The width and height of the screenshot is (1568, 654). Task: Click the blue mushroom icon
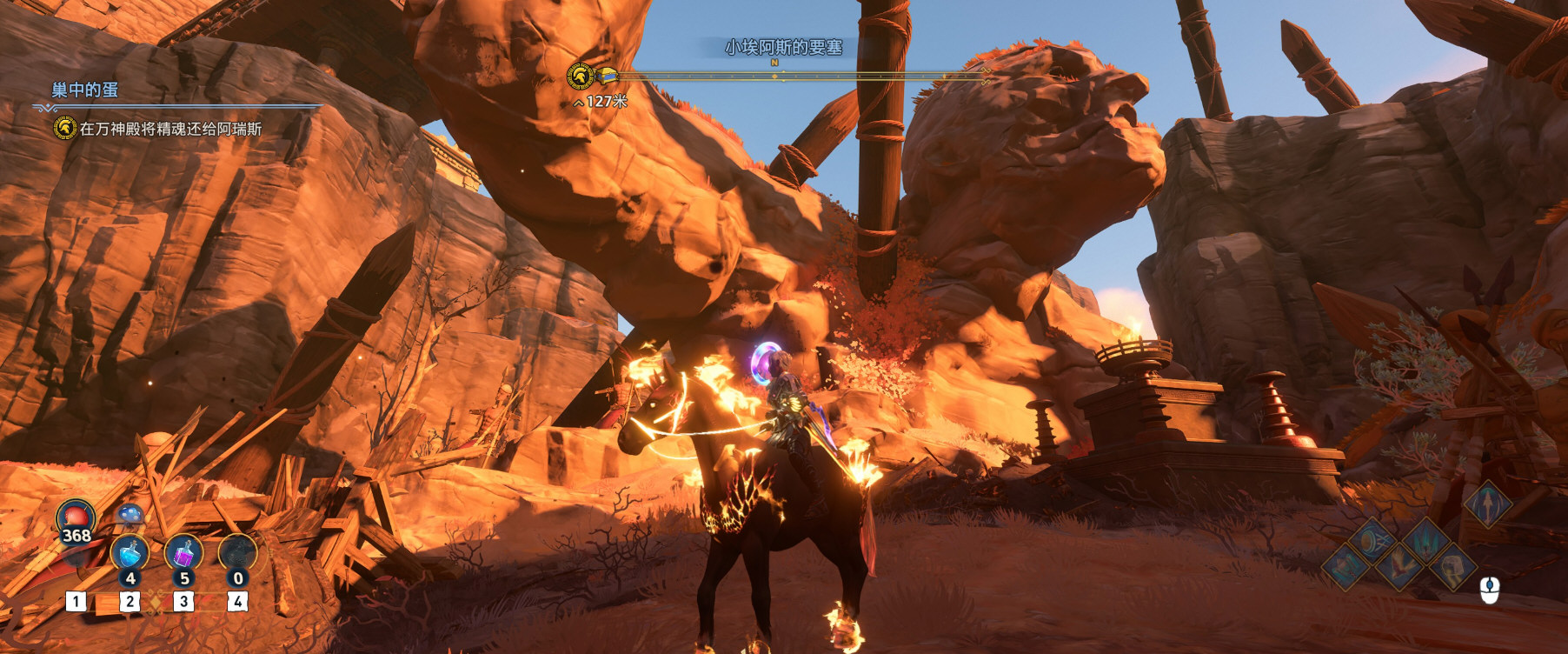coord(130,515)
